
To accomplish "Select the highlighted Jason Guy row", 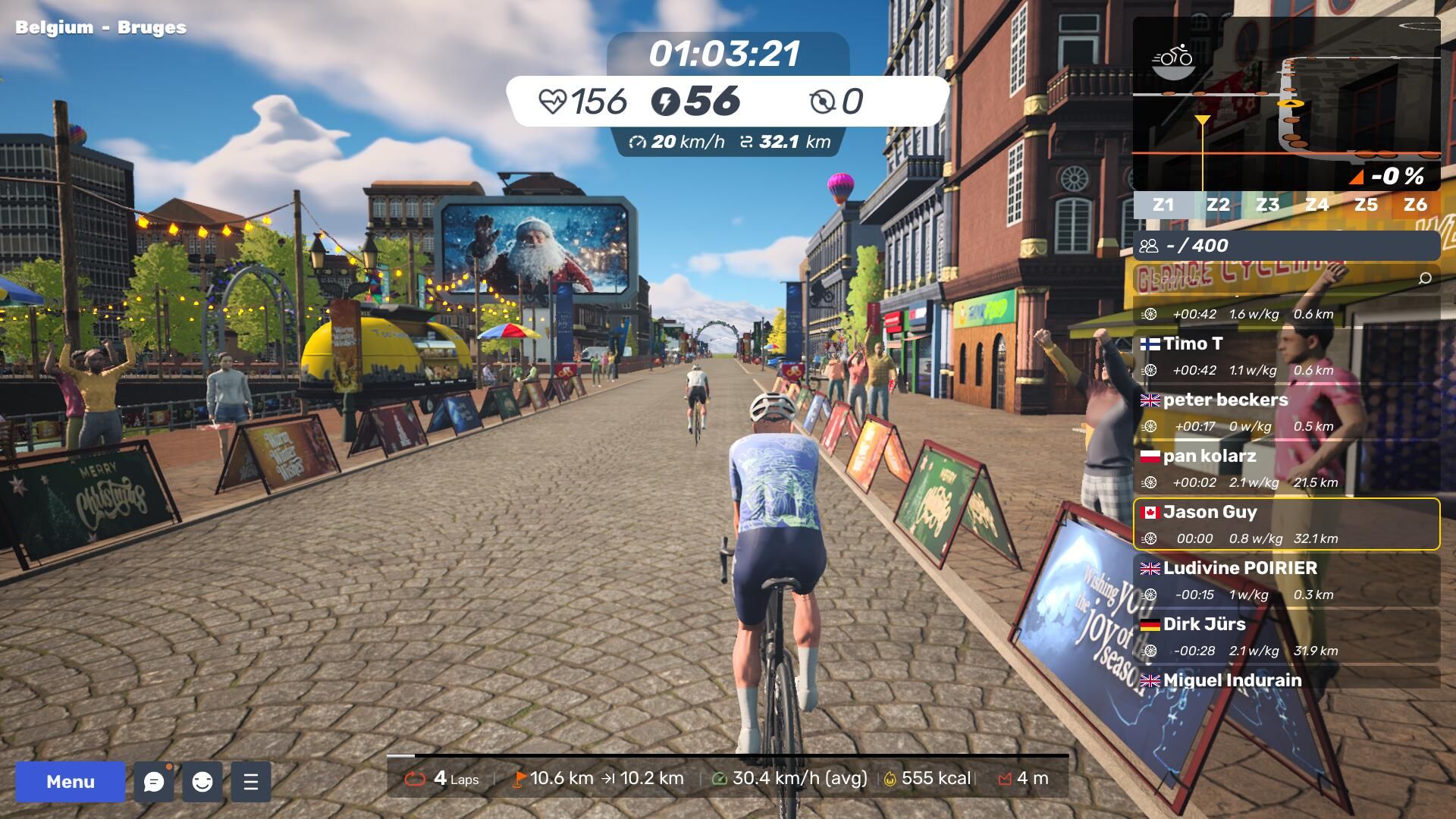I will click(x=1286, y=524).
